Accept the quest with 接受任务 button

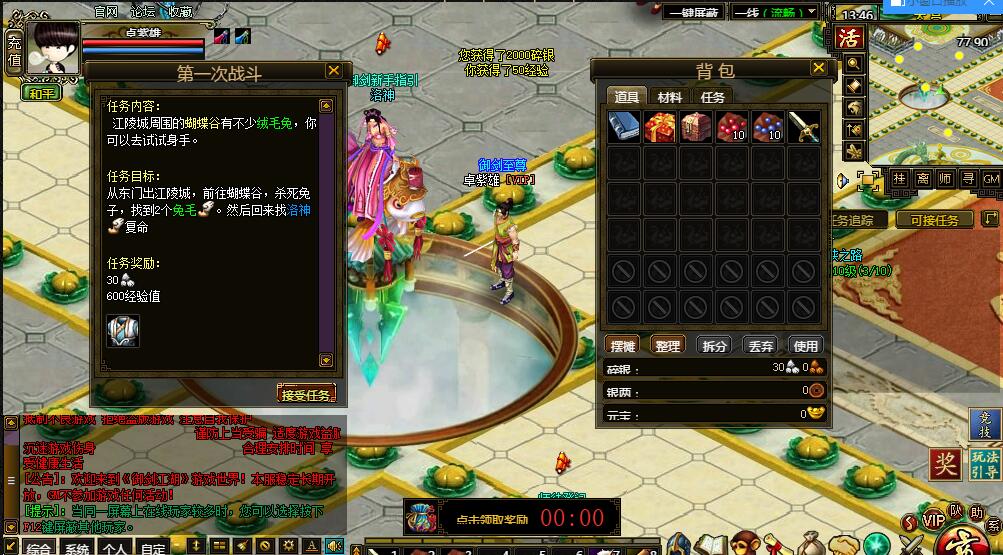coord(306,394)
